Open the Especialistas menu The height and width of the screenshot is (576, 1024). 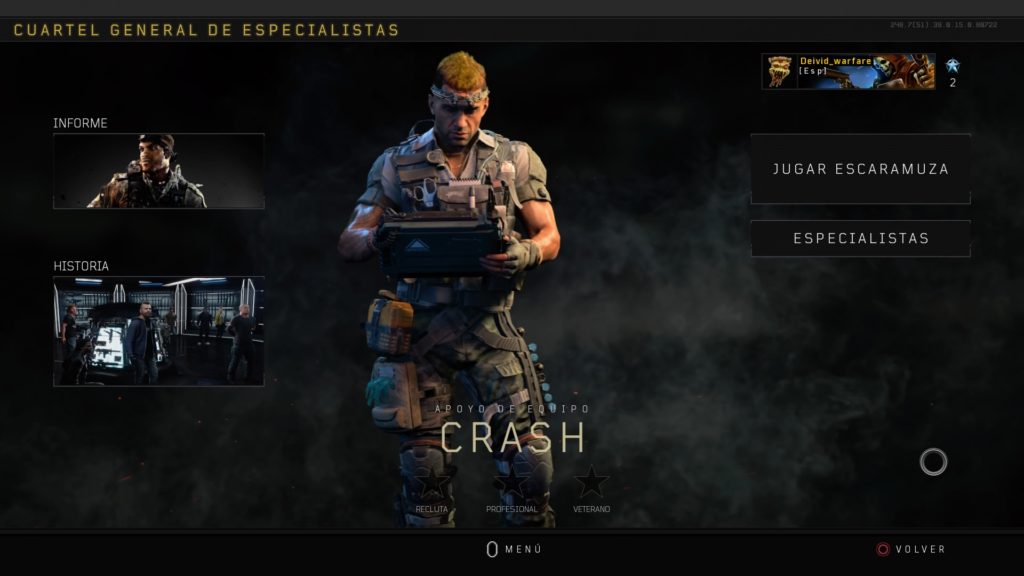tap(860, 239)
